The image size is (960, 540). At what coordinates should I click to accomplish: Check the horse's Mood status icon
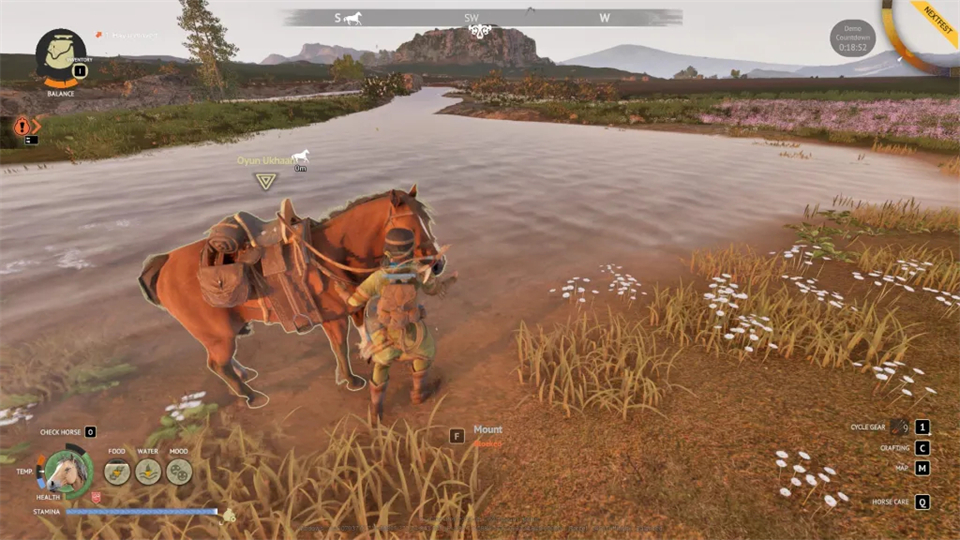point(179,471)
